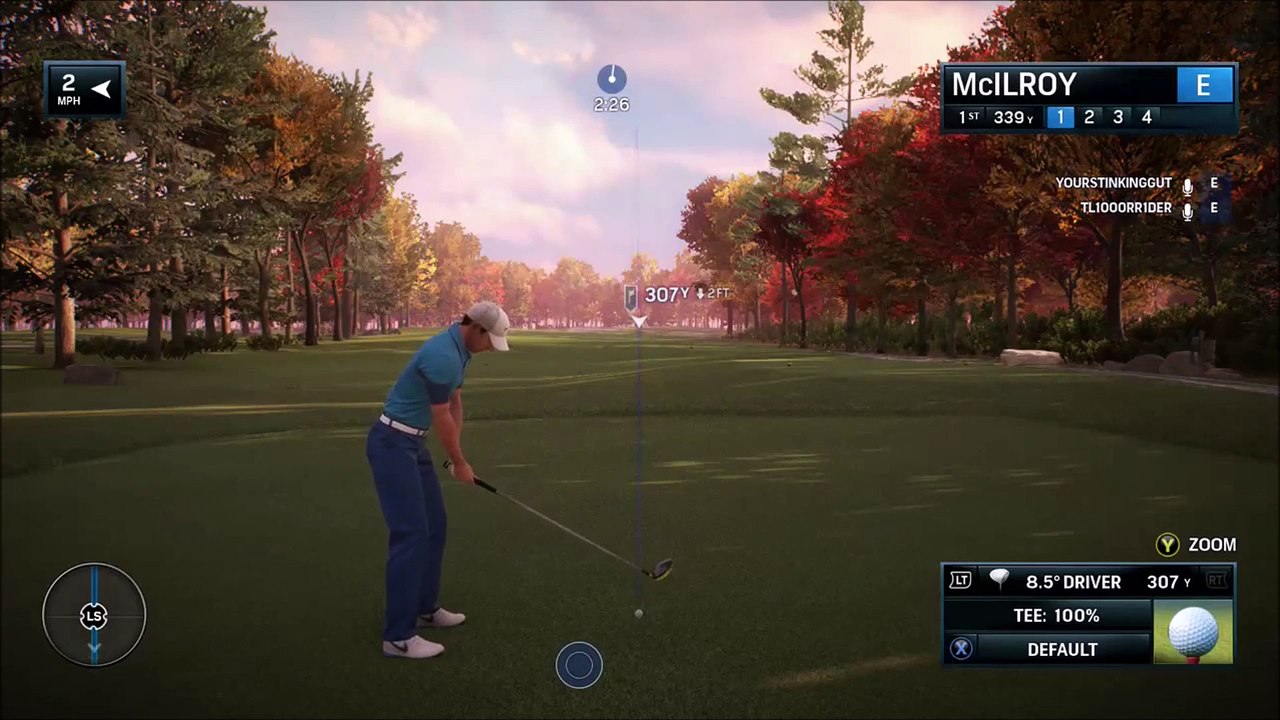Click the golf ball lie thumbnail
The image size is (1280, 720).
[x=1193, y=632]
